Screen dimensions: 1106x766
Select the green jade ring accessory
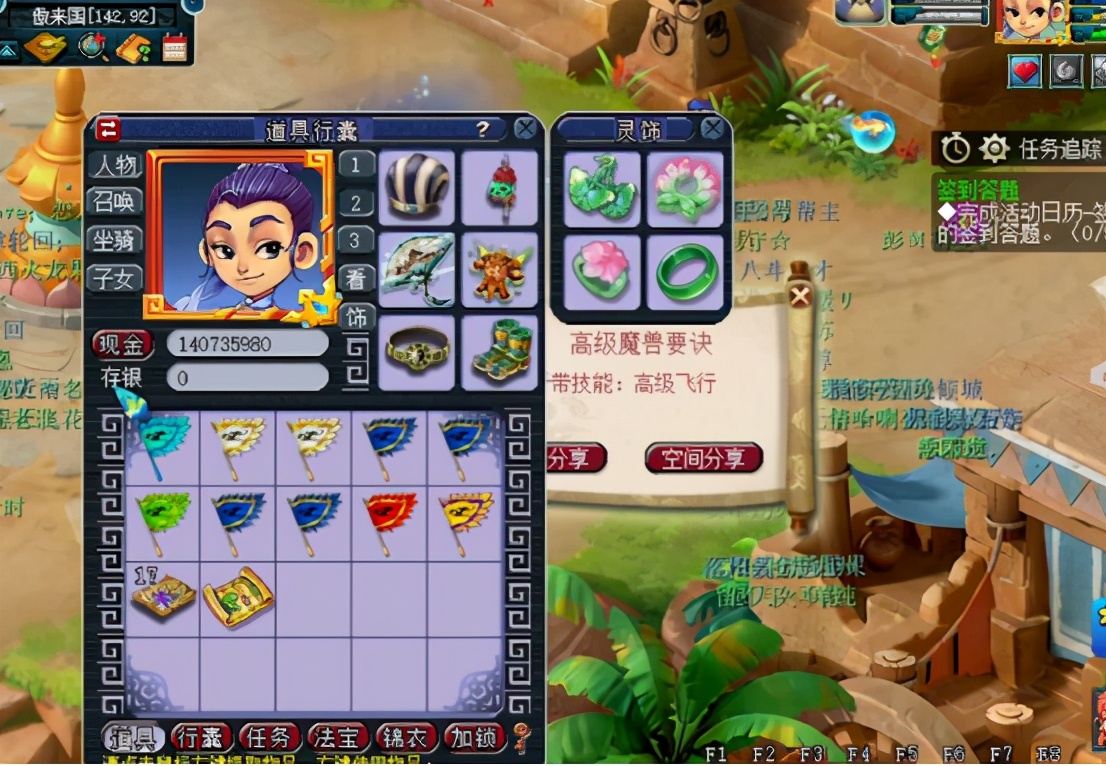pyautogui.click(x=685, y=272)
